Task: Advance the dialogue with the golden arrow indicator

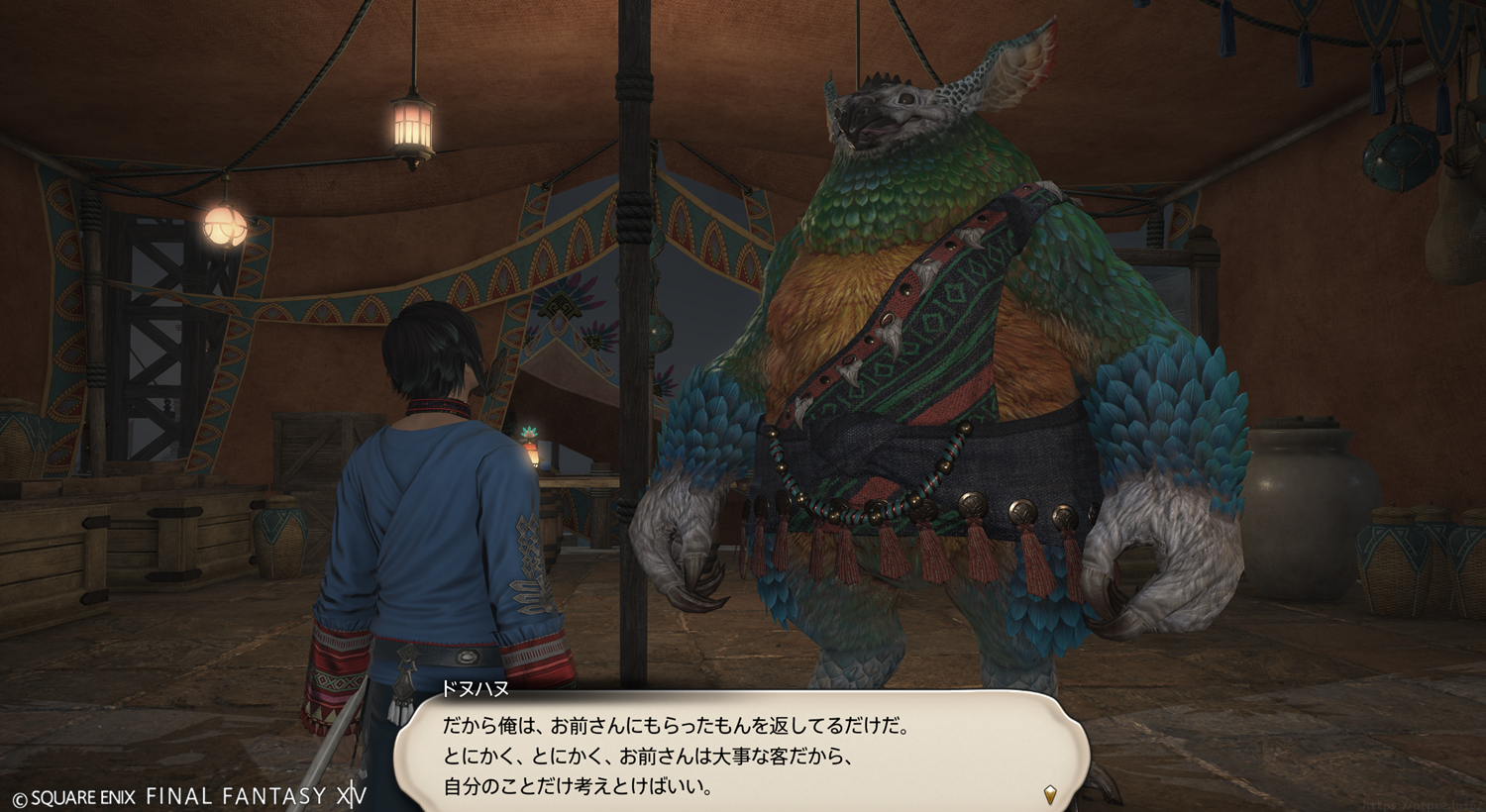Action: pos(1050,794)
